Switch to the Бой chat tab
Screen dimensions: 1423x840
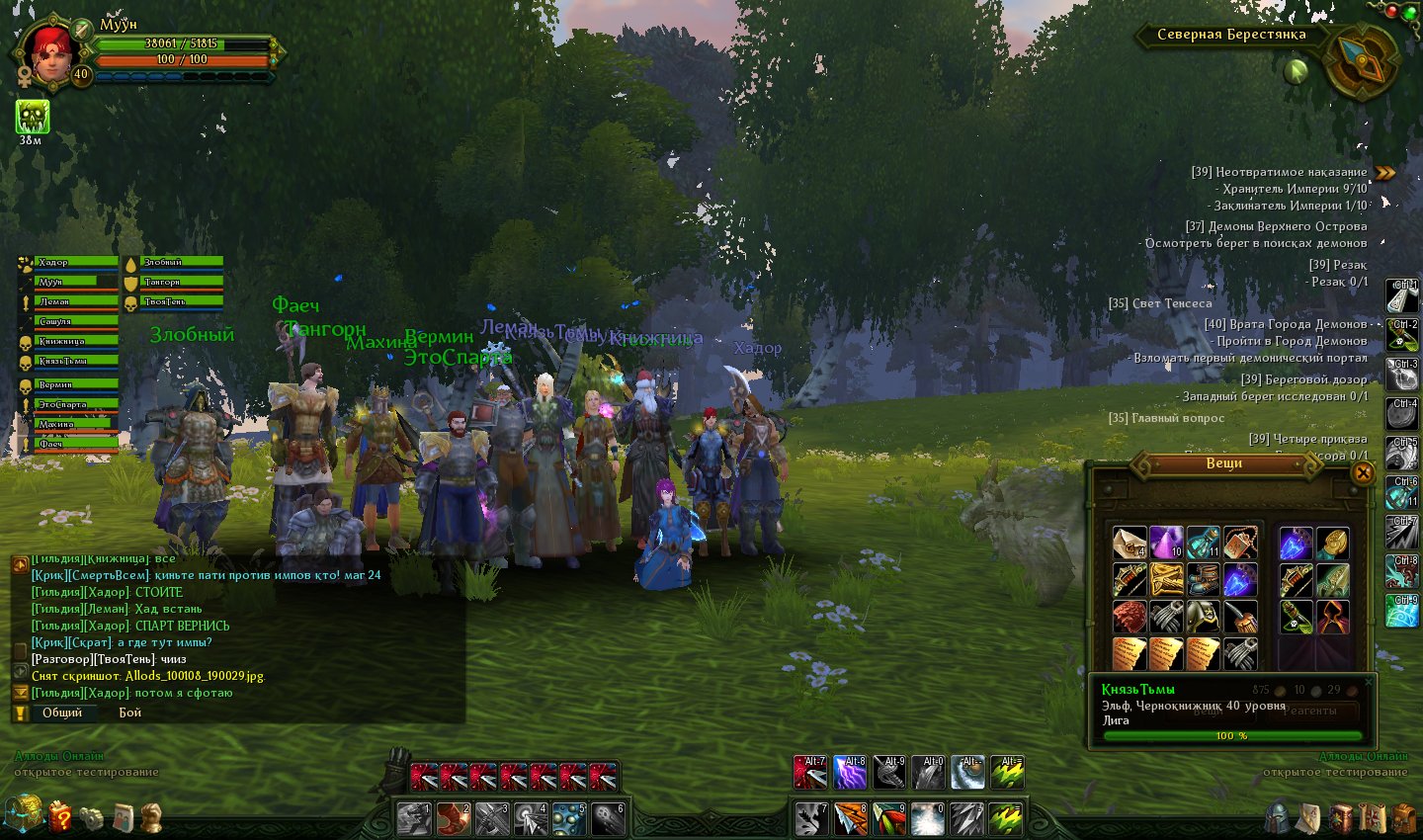(130, 713)
